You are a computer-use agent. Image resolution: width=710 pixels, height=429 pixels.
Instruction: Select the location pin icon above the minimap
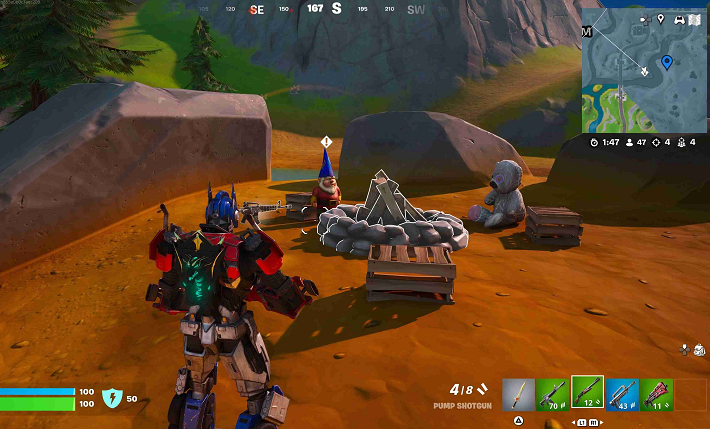(661, 19)
